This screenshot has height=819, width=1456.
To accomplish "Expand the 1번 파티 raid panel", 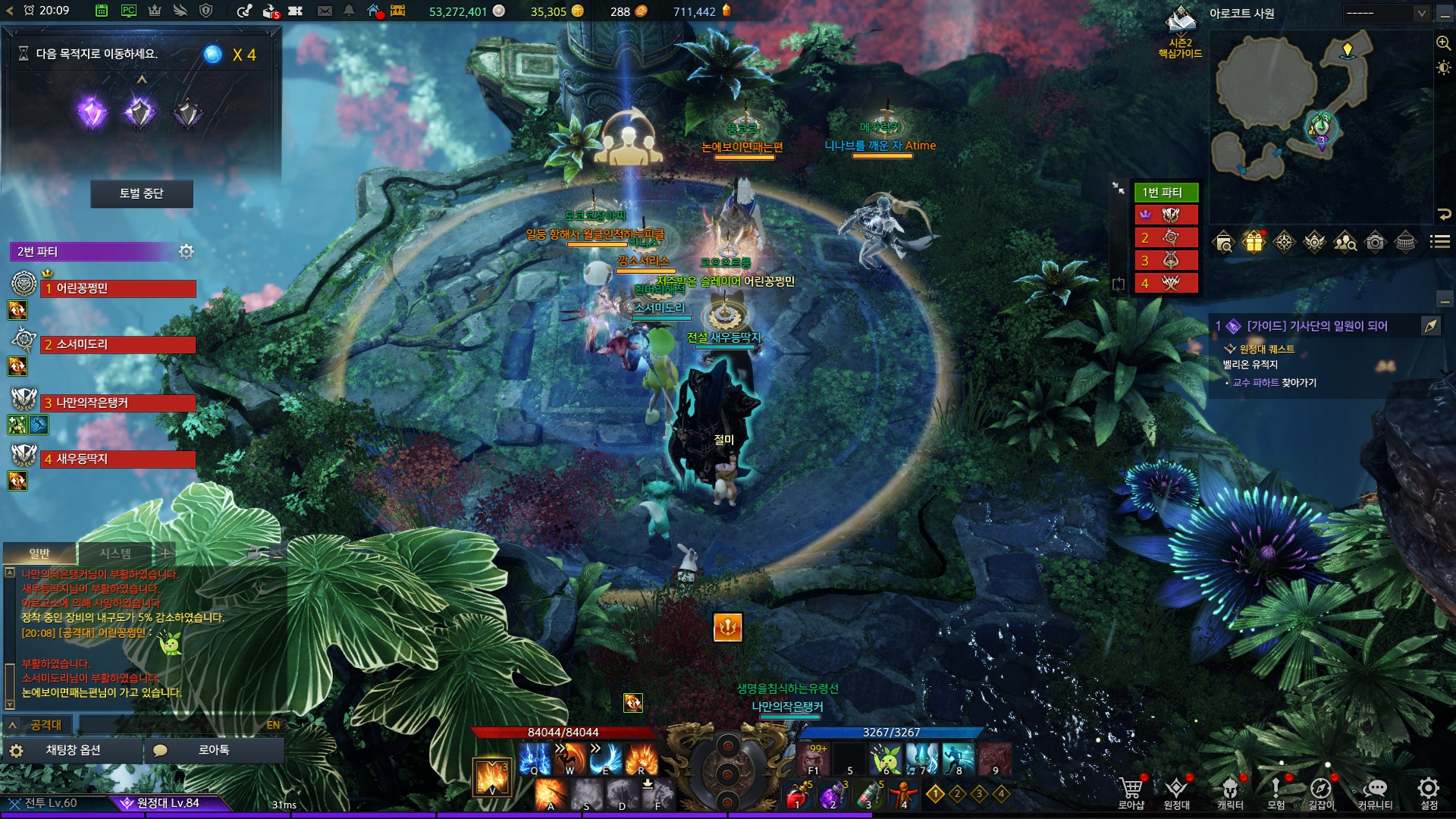I will click(x=1119, y=188).
